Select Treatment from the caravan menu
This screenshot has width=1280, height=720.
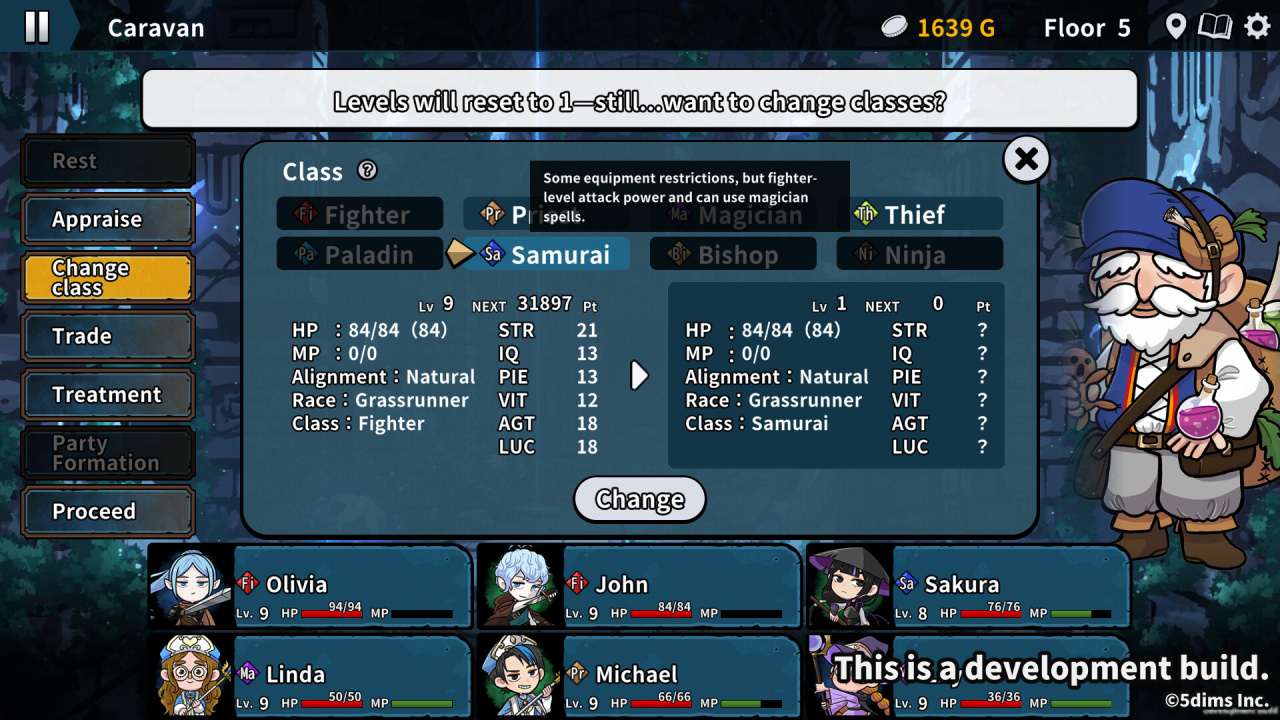tap(107, 395)
